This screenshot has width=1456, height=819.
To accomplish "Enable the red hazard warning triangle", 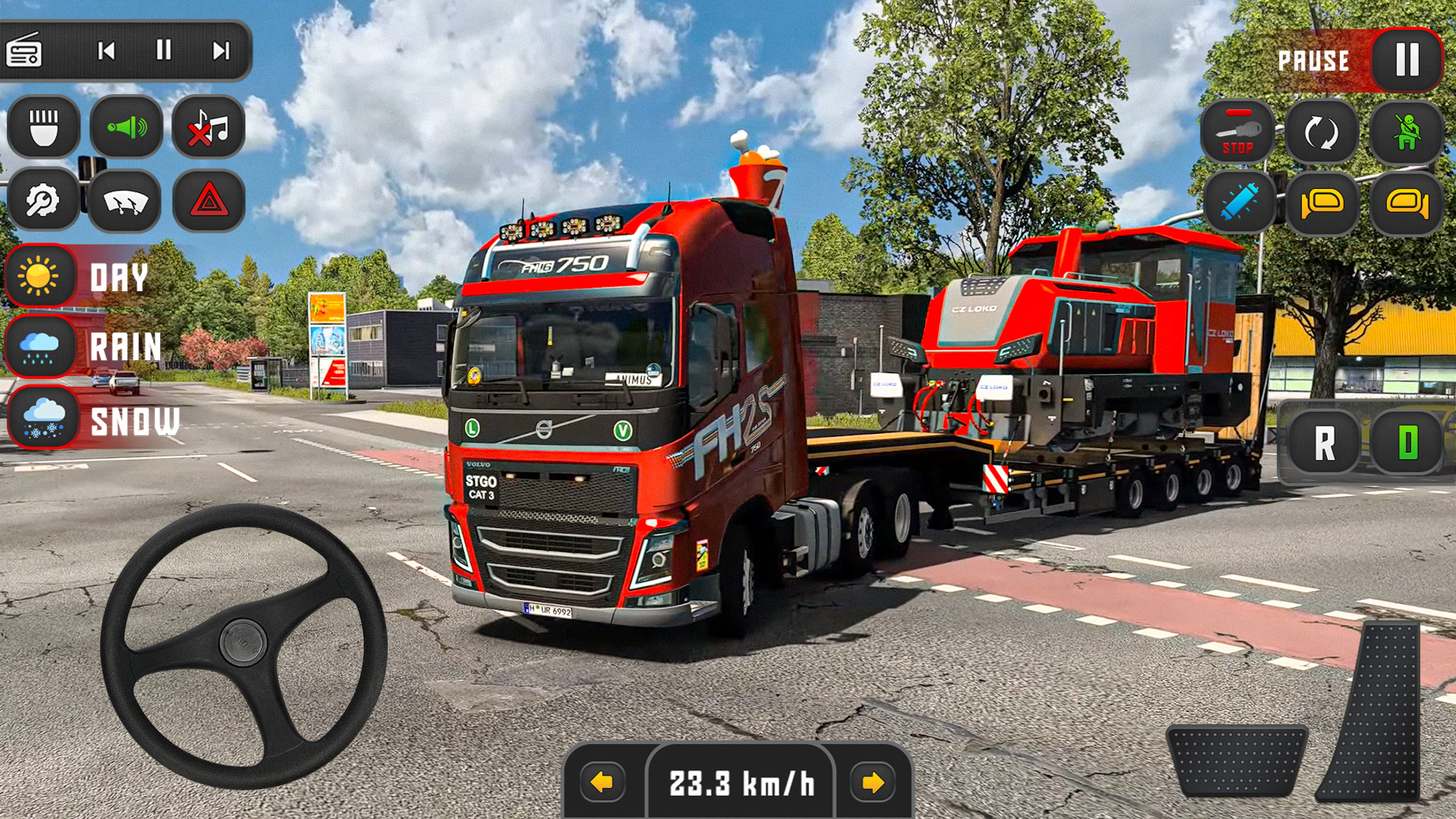I will point(209,199).
